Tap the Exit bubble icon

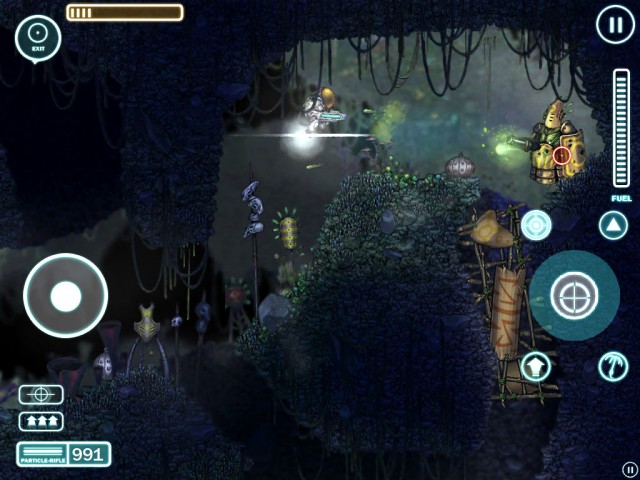tap(38, 36)
